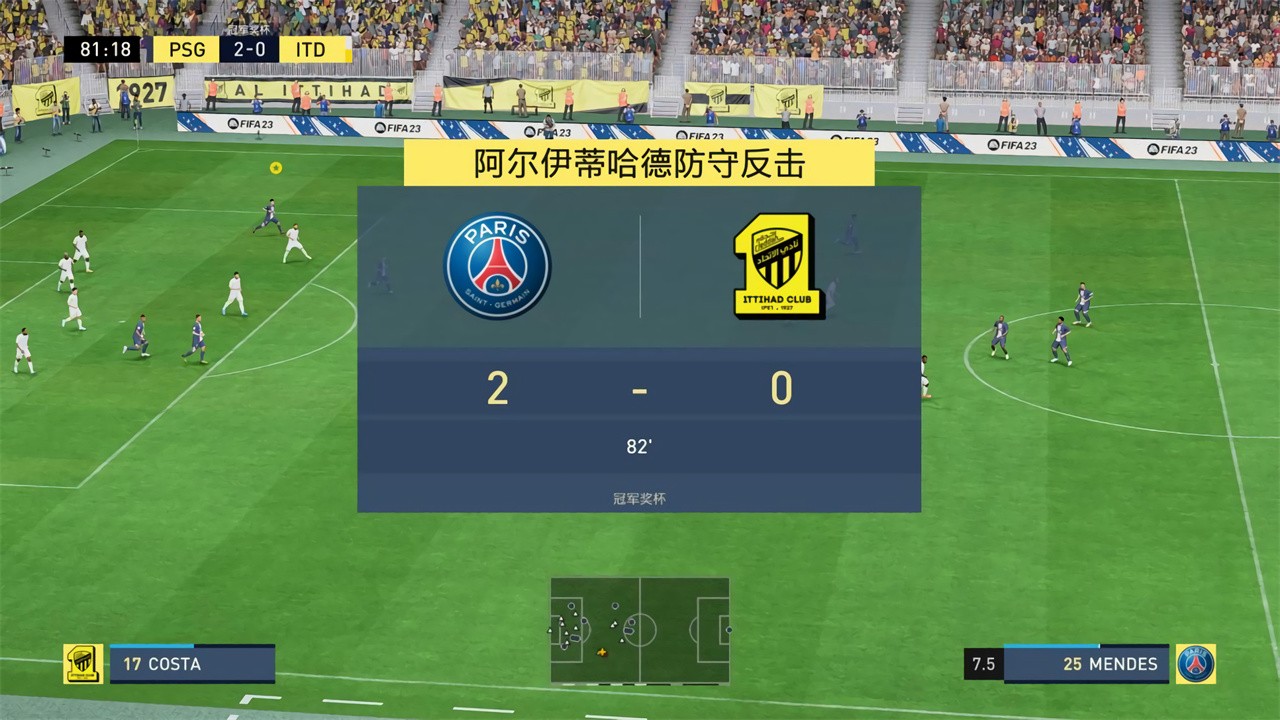Image resolution: width=1280 pixels, height=720 pixels.
Task: Select the PSG club crest in the scoreboard
Action: 497,265
